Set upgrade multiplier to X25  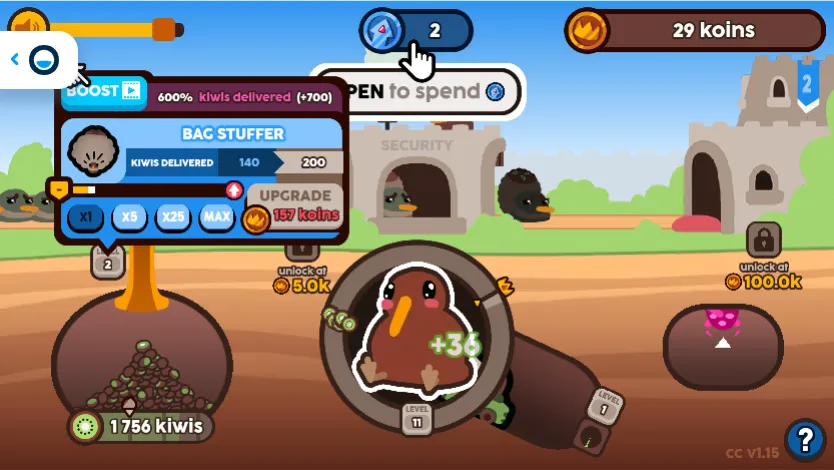[x=174, y=216]
